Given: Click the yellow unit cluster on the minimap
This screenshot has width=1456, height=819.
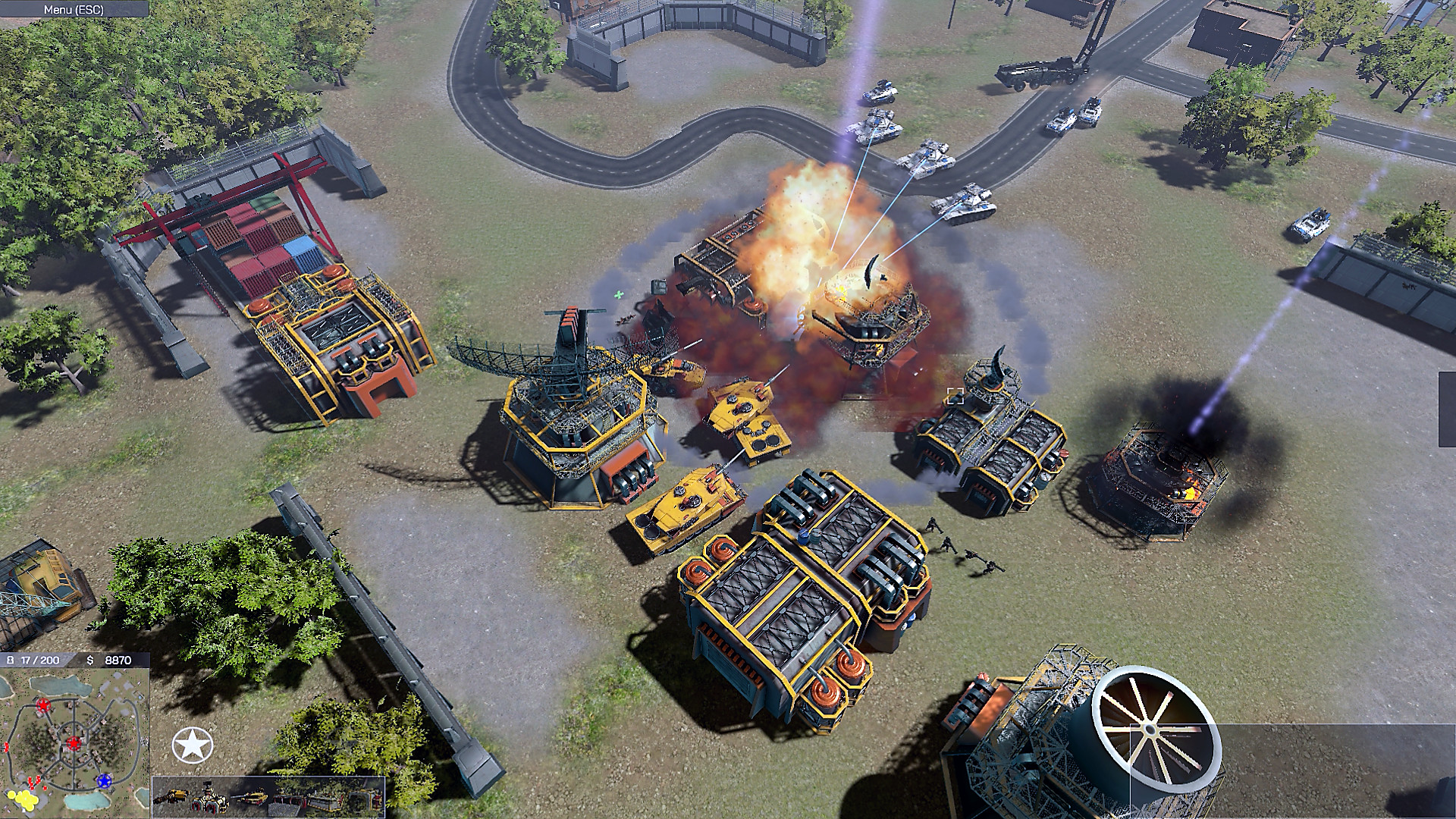Looking at the screenshot, I should point(25,798).
